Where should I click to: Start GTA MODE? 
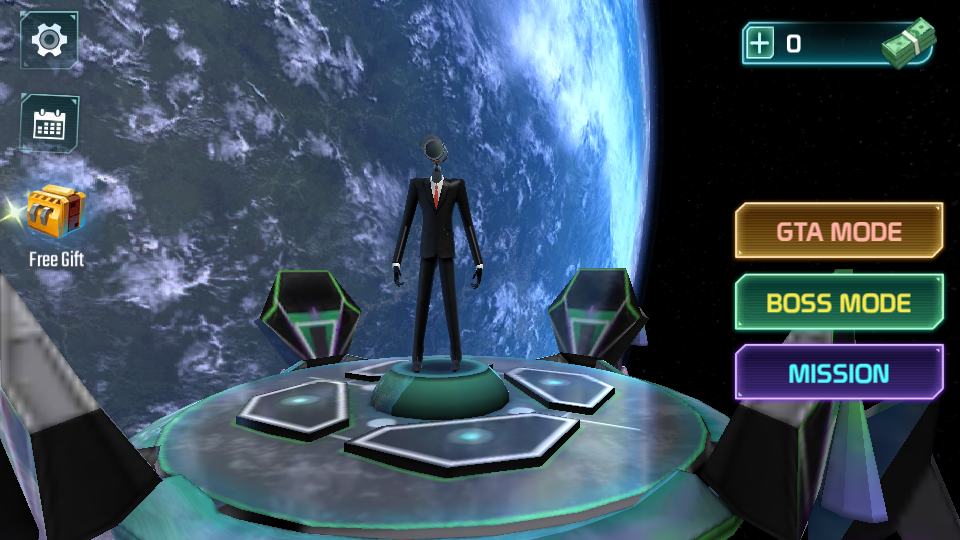pos(839,231)
